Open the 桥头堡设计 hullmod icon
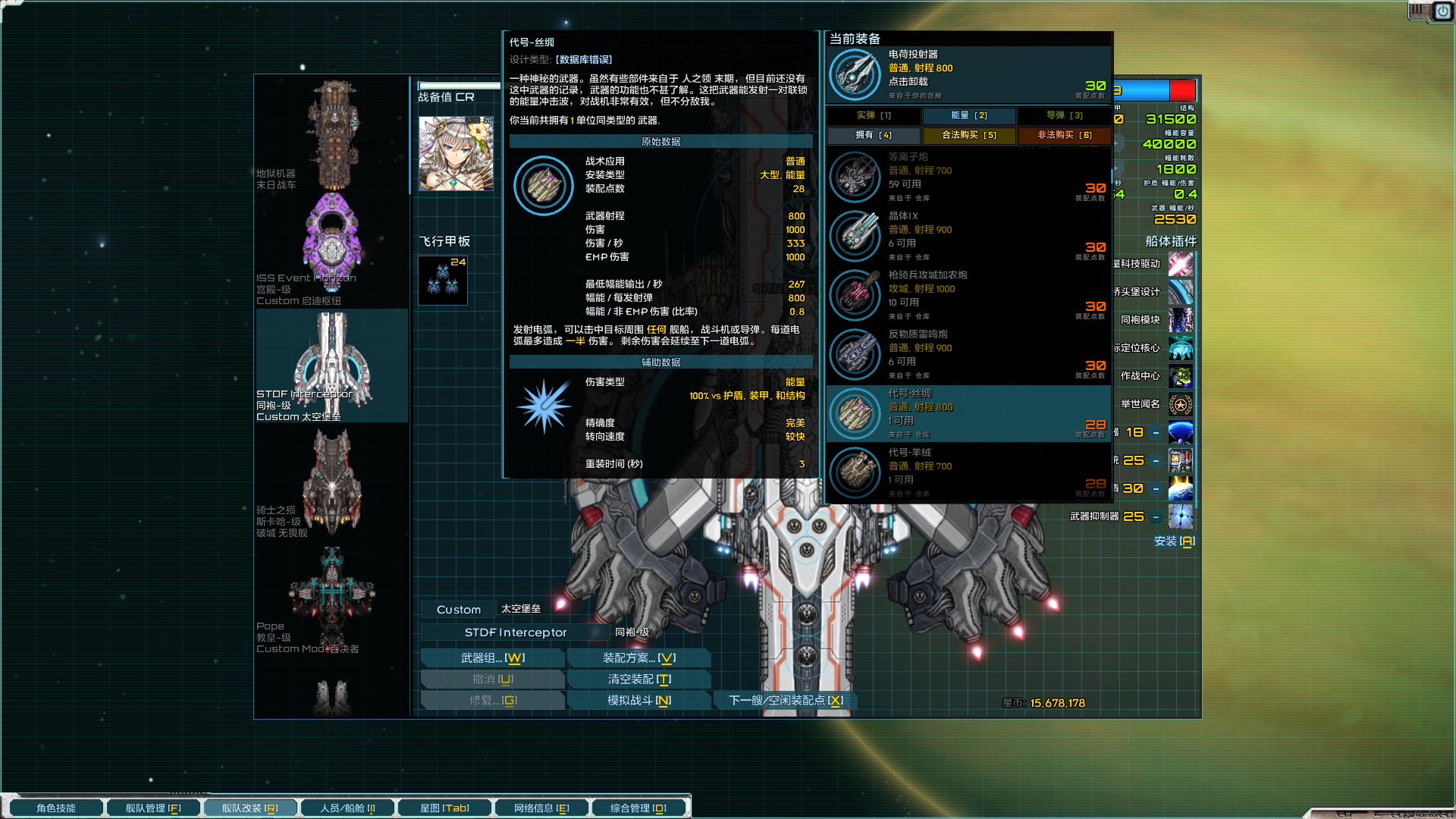 coord(1181,293)
